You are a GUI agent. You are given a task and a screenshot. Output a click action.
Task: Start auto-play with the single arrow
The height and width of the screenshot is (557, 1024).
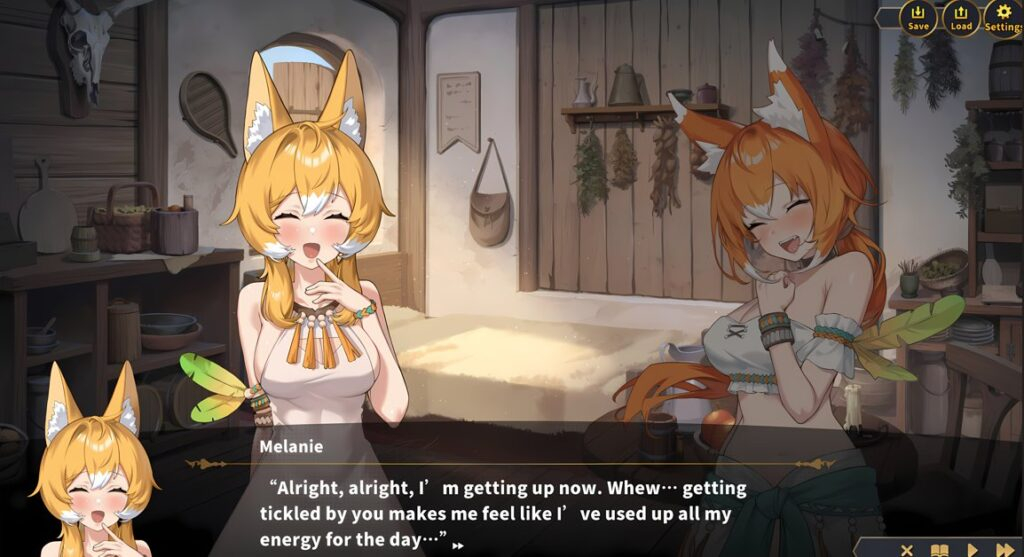(x=972, y=549)
